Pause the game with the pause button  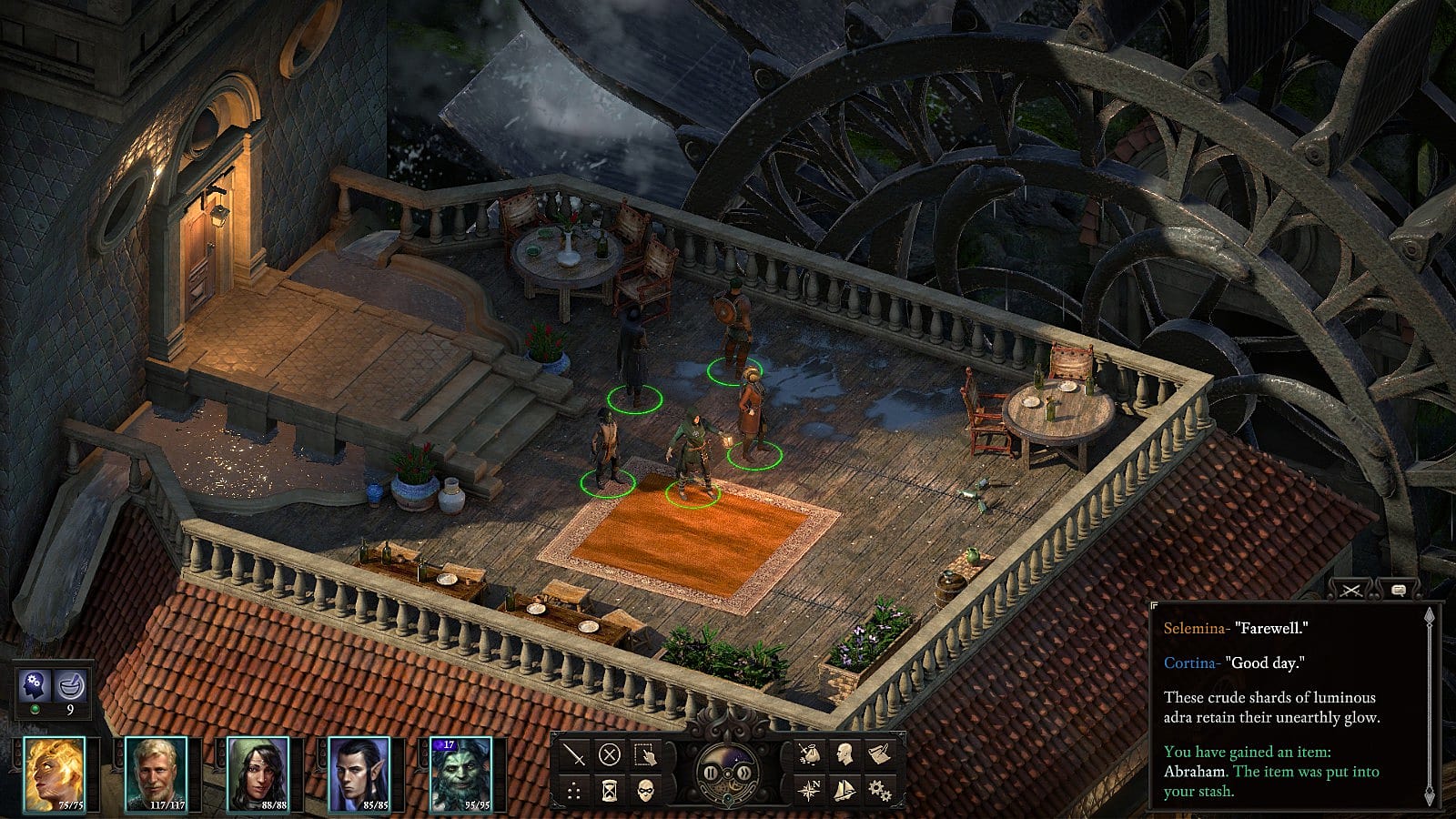click(712, 773)
